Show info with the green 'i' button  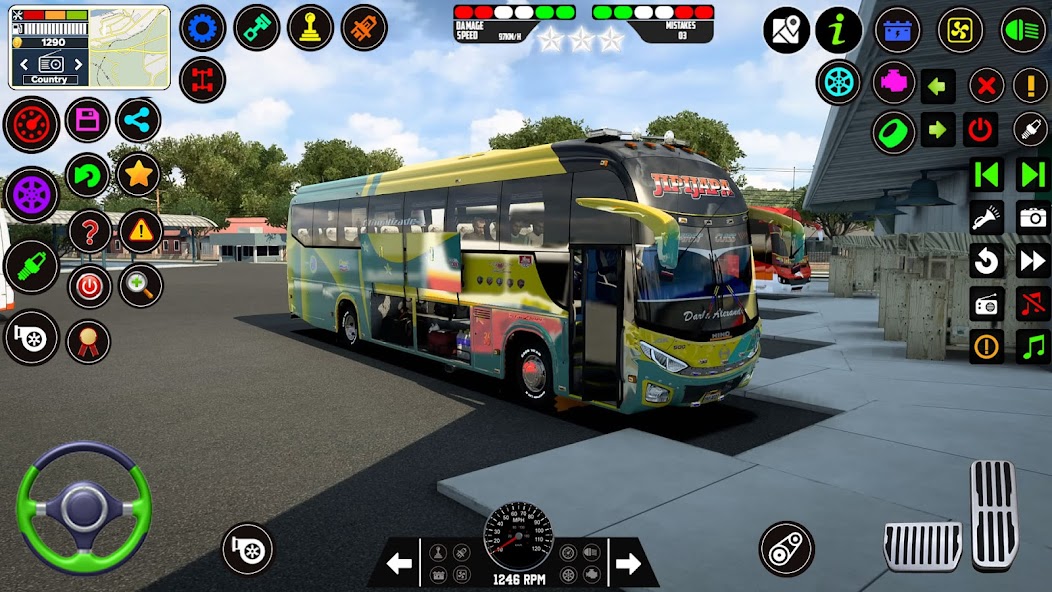838,30
